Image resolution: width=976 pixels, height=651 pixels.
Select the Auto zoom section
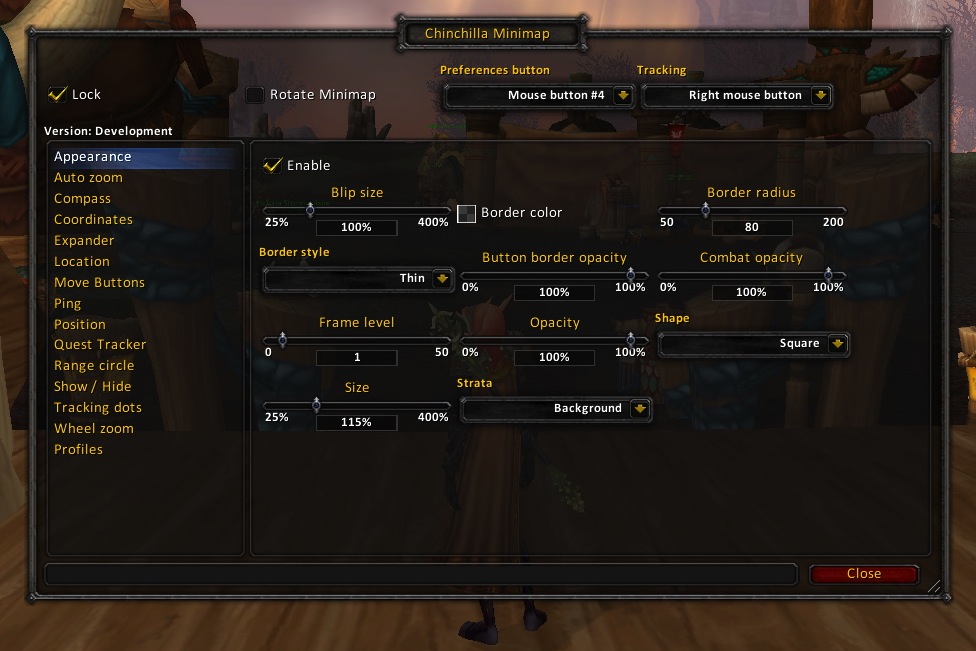[x=88, y=178]
